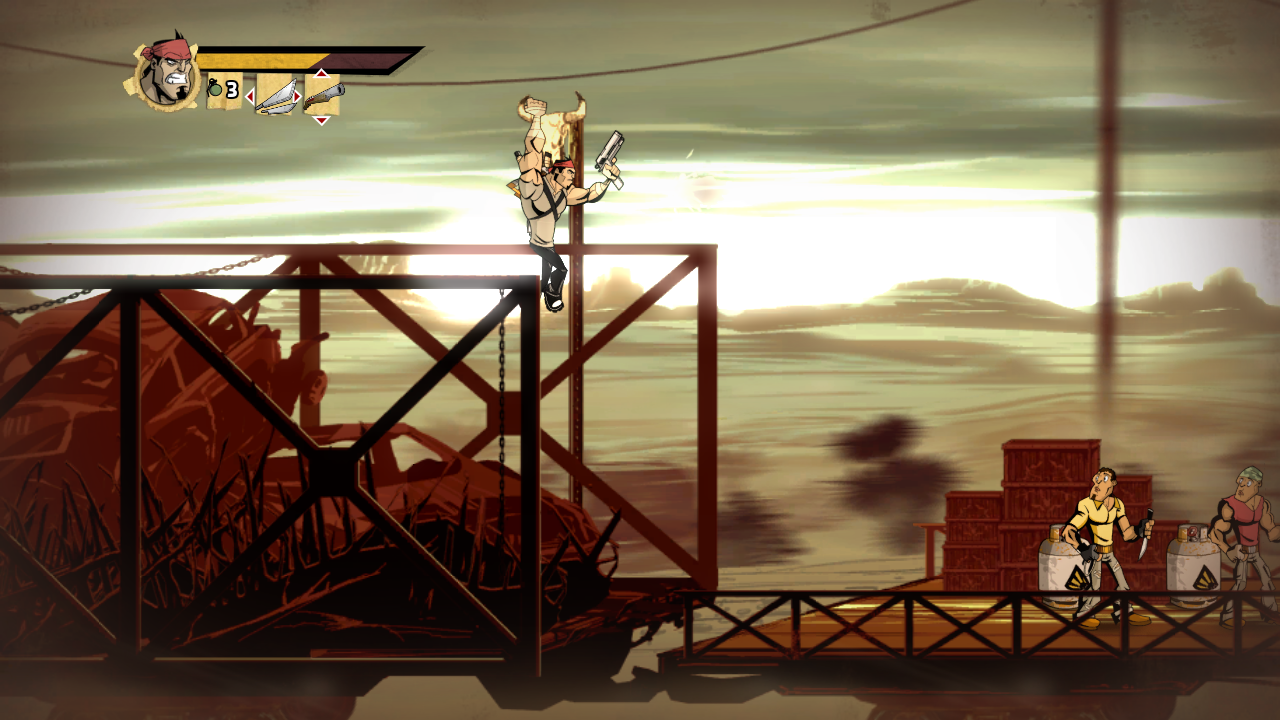The width and height of the screenshot is (1280, 720).
Task: Click up arrow above the shotgun
Action: tap(321, 73)
